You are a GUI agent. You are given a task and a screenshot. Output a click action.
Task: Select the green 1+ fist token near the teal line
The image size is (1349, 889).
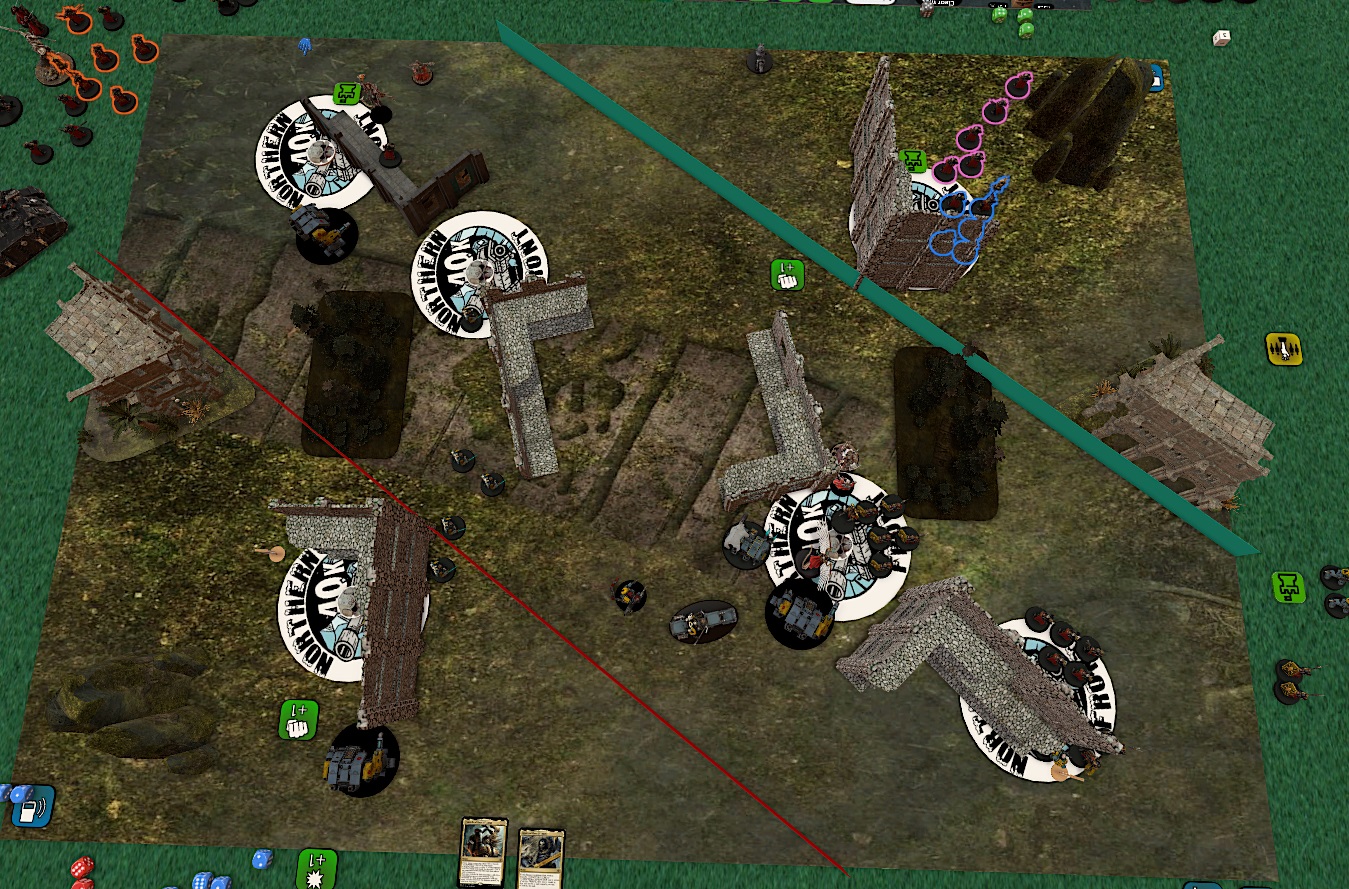(788, 275)
